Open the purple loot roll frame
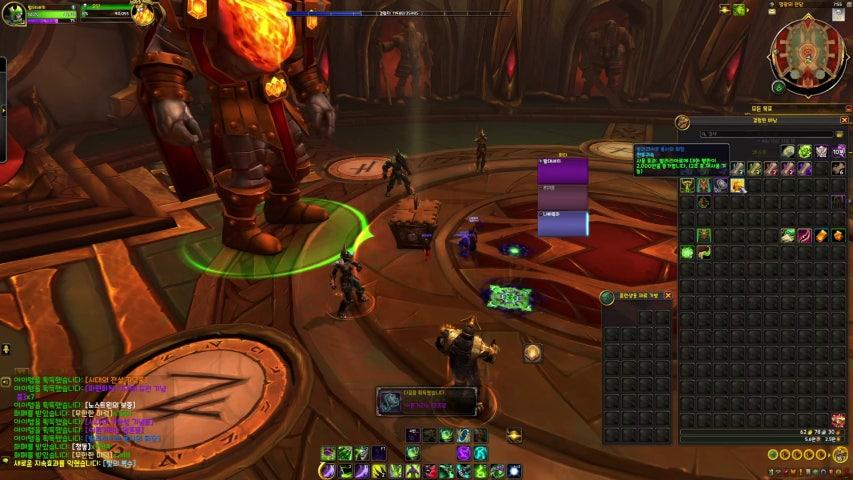The width and height of the screenshot is (853, 480). click(x=562, y=171)
